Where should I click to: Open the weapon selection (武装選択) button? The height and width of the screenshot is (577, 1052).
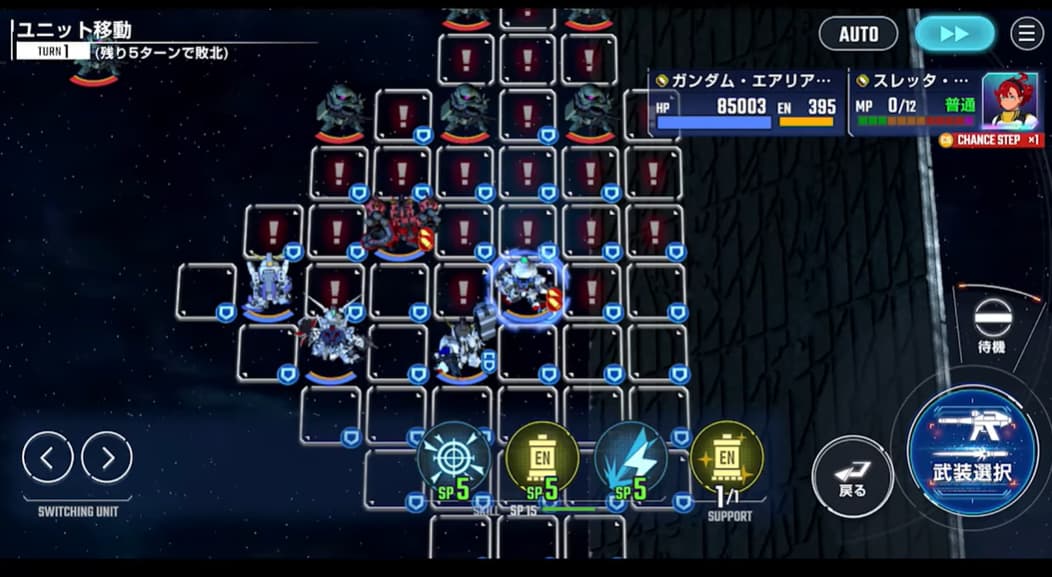[972, 452]
